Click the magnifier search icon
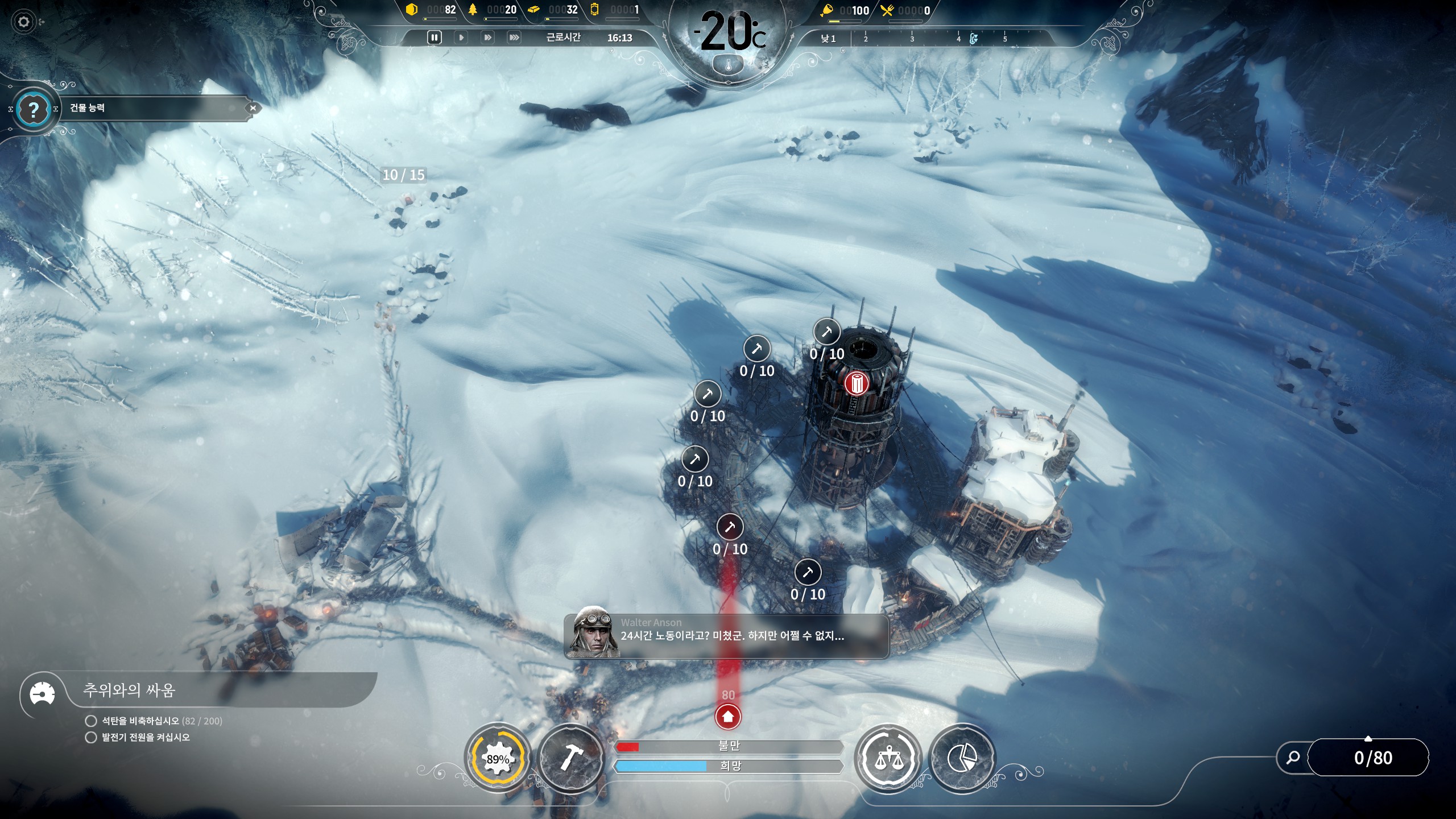 [1293, 758]
